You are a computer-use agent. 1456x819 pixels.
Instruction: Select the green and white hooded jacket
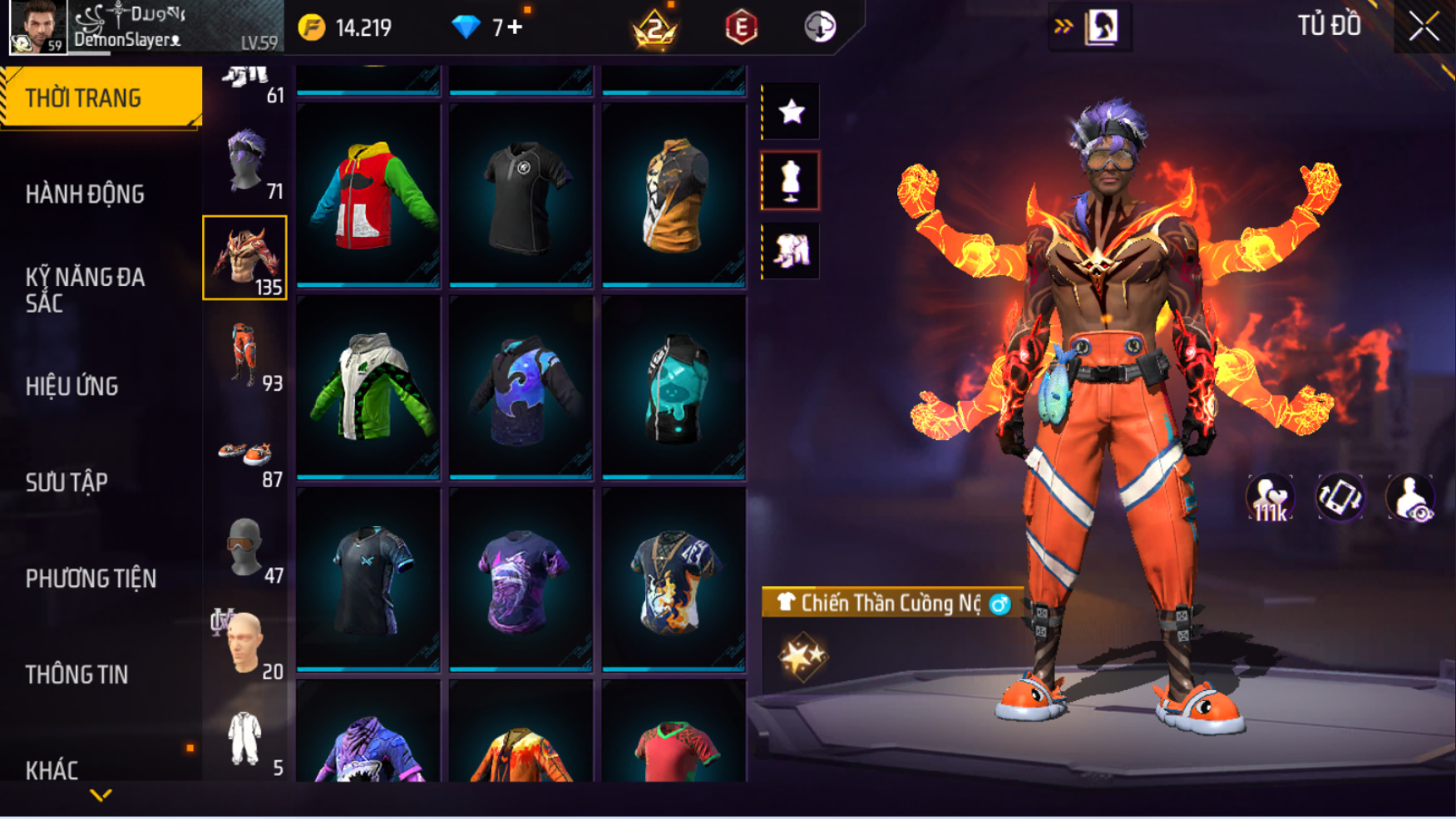pyautogui.click(x=368, y=387)
